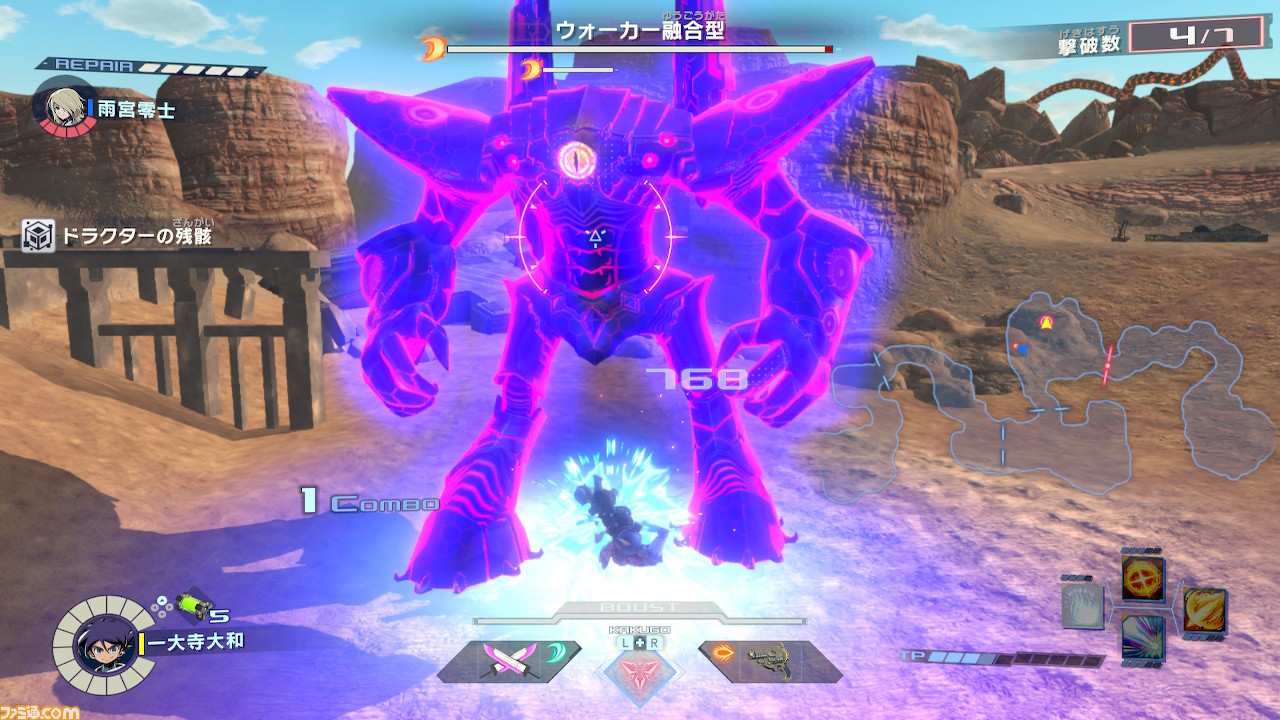Activate the flaming slash skill
The width and height of the screenshot is (1280, 720).
(x=1204, y=609)
